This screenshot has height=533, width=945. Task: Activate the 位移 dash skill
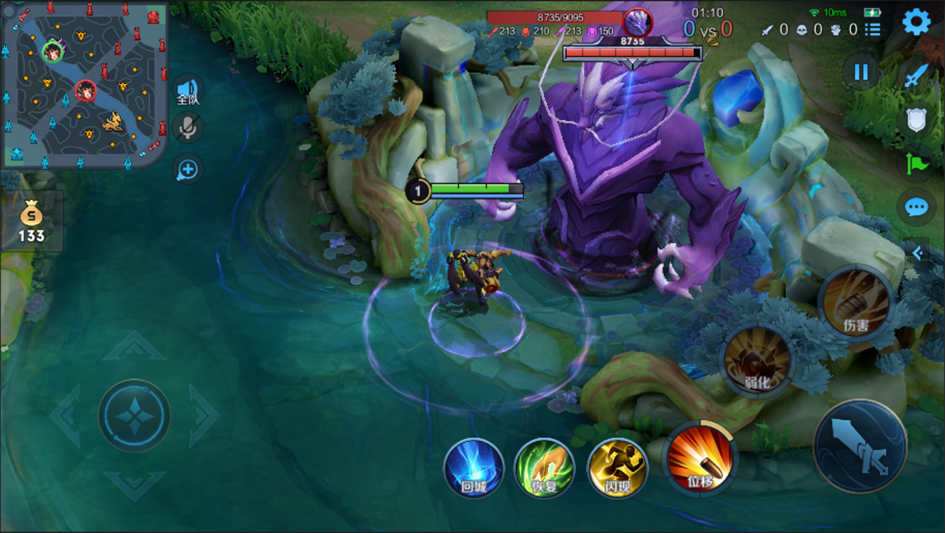pos(699,460)
